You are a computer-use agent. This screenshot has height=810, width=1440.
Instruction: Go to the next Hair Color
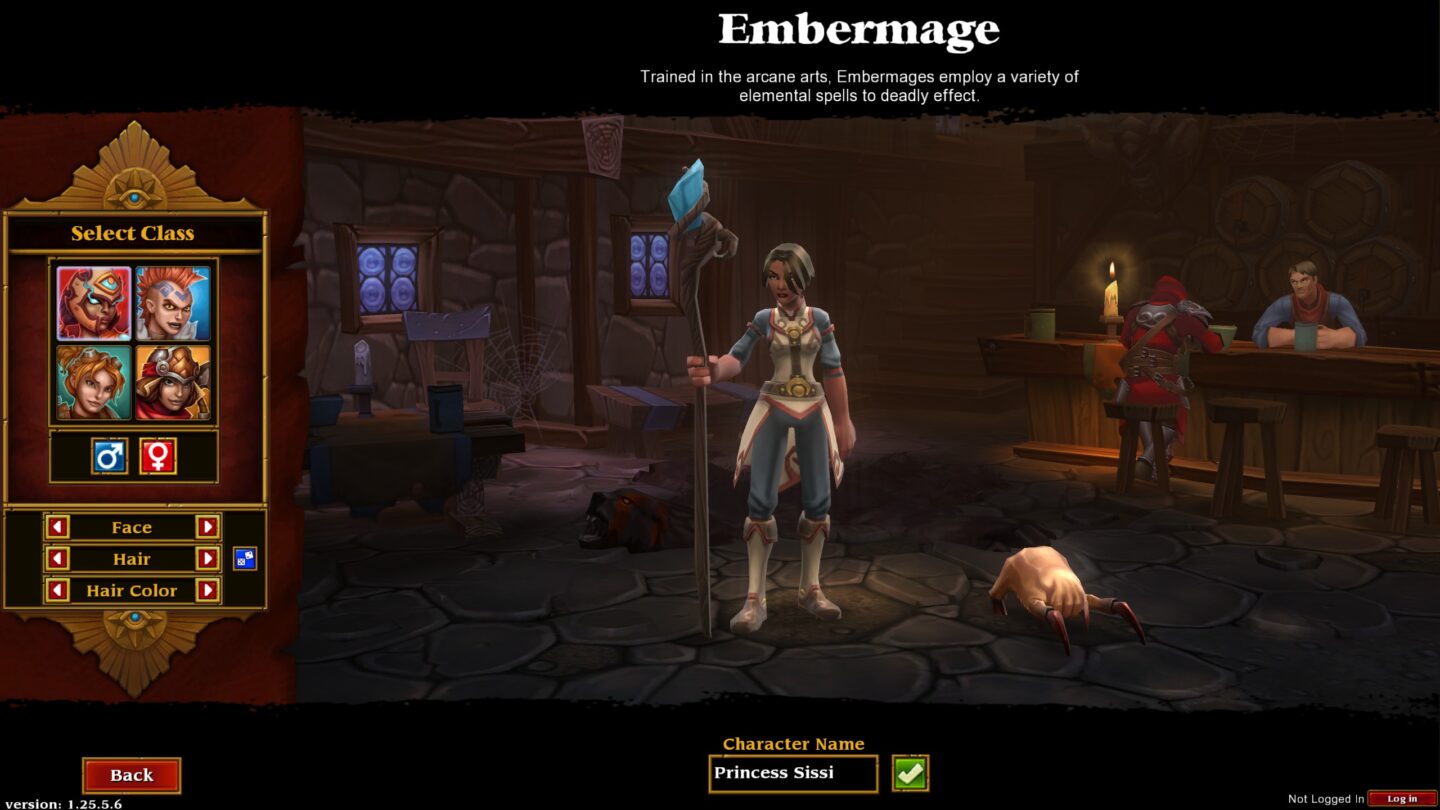(x=207, y=591)
